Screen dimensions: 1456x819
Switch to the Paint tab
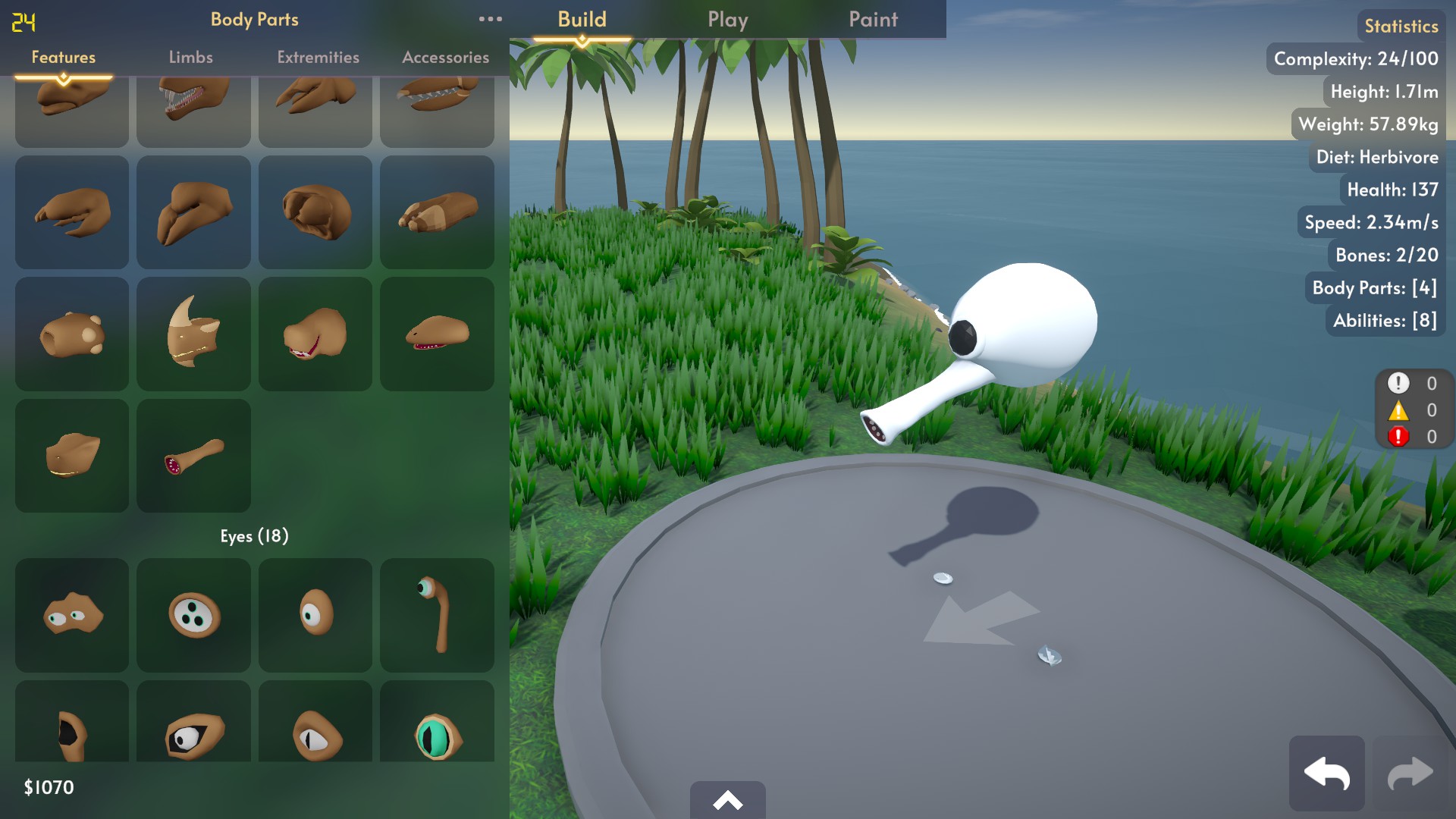[x=873, y=19]
